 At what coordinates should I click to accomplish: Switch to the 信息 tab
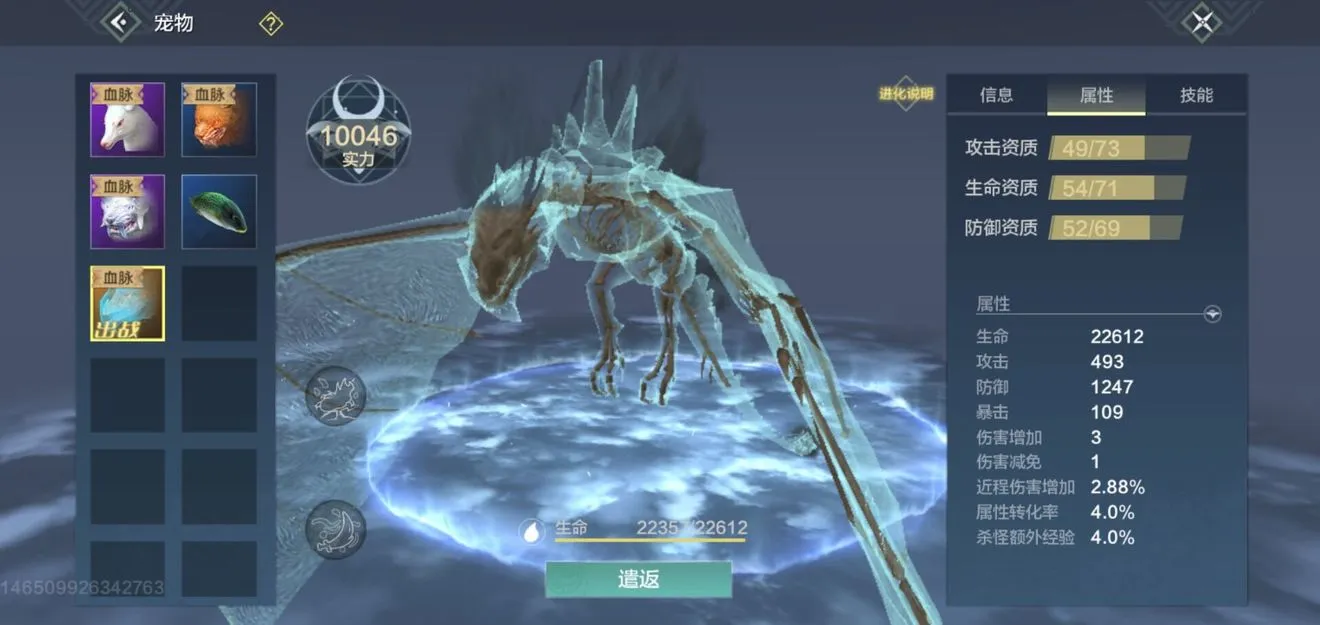996,95
